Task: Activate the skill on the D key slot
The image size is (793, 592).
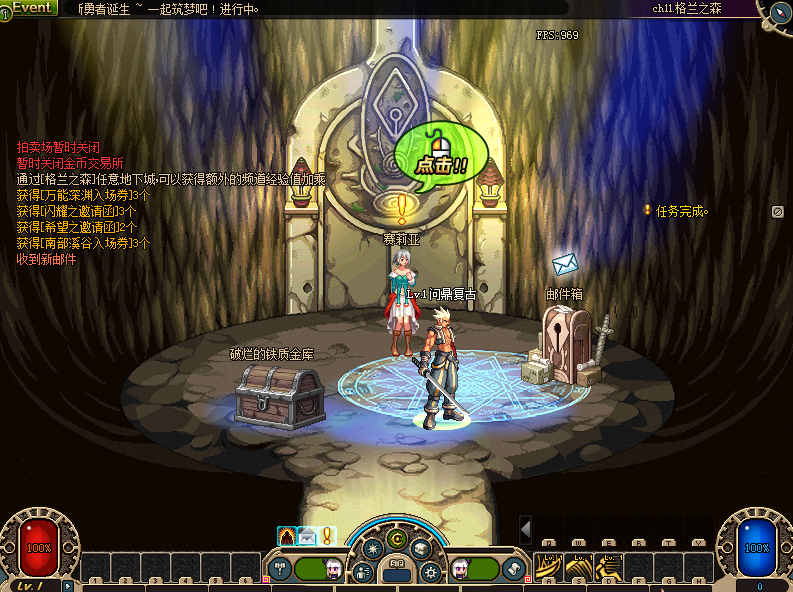Action: click(x=610, y=567)
